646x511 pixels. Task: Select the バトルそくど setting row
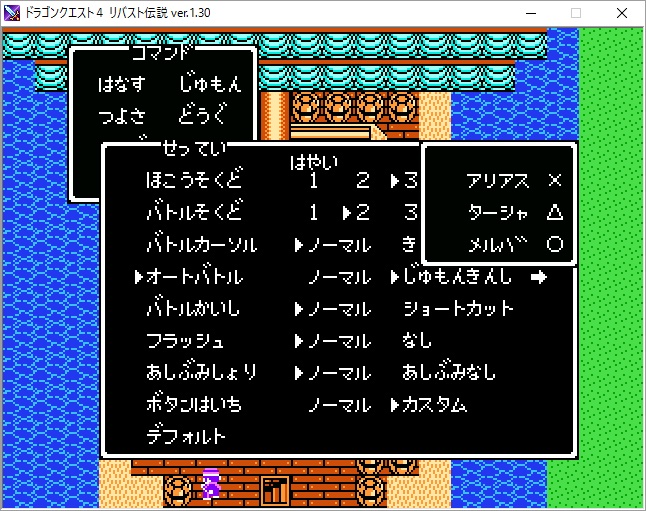pyautogui.click(x=194, y=213)
